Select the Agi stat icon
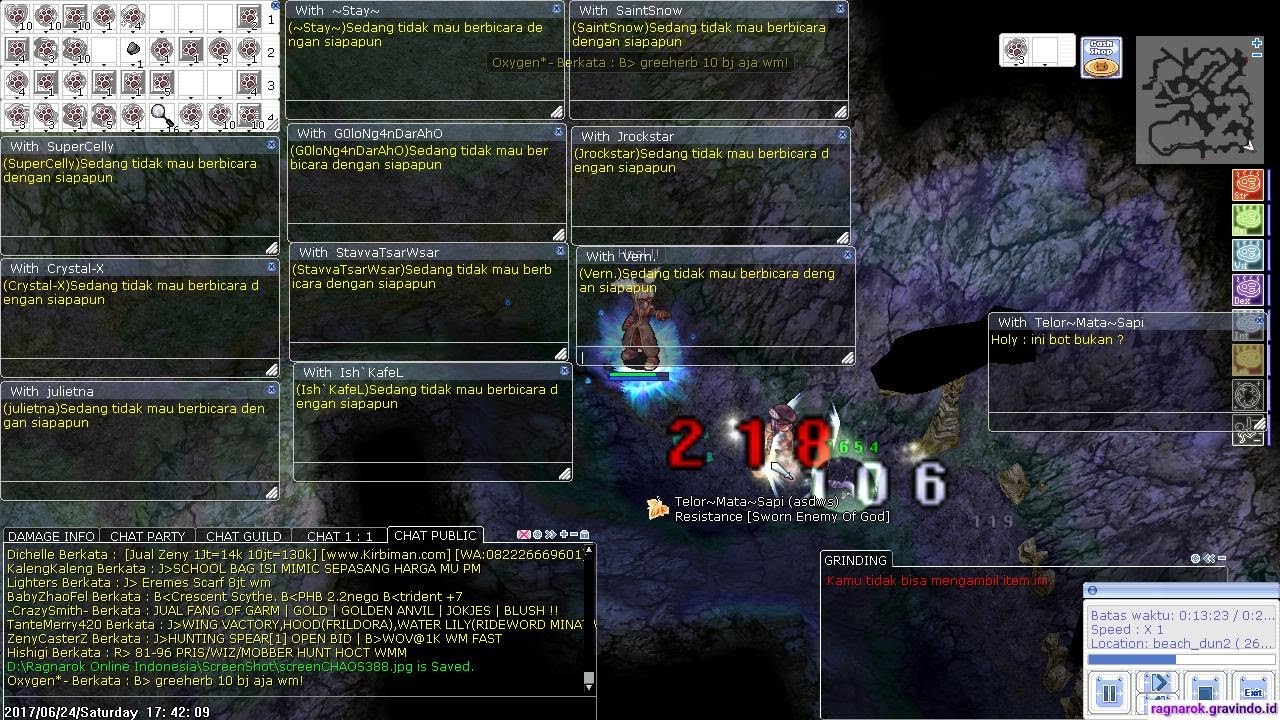This screenshot has width=1280, height=720. (x=1248, y=220)
